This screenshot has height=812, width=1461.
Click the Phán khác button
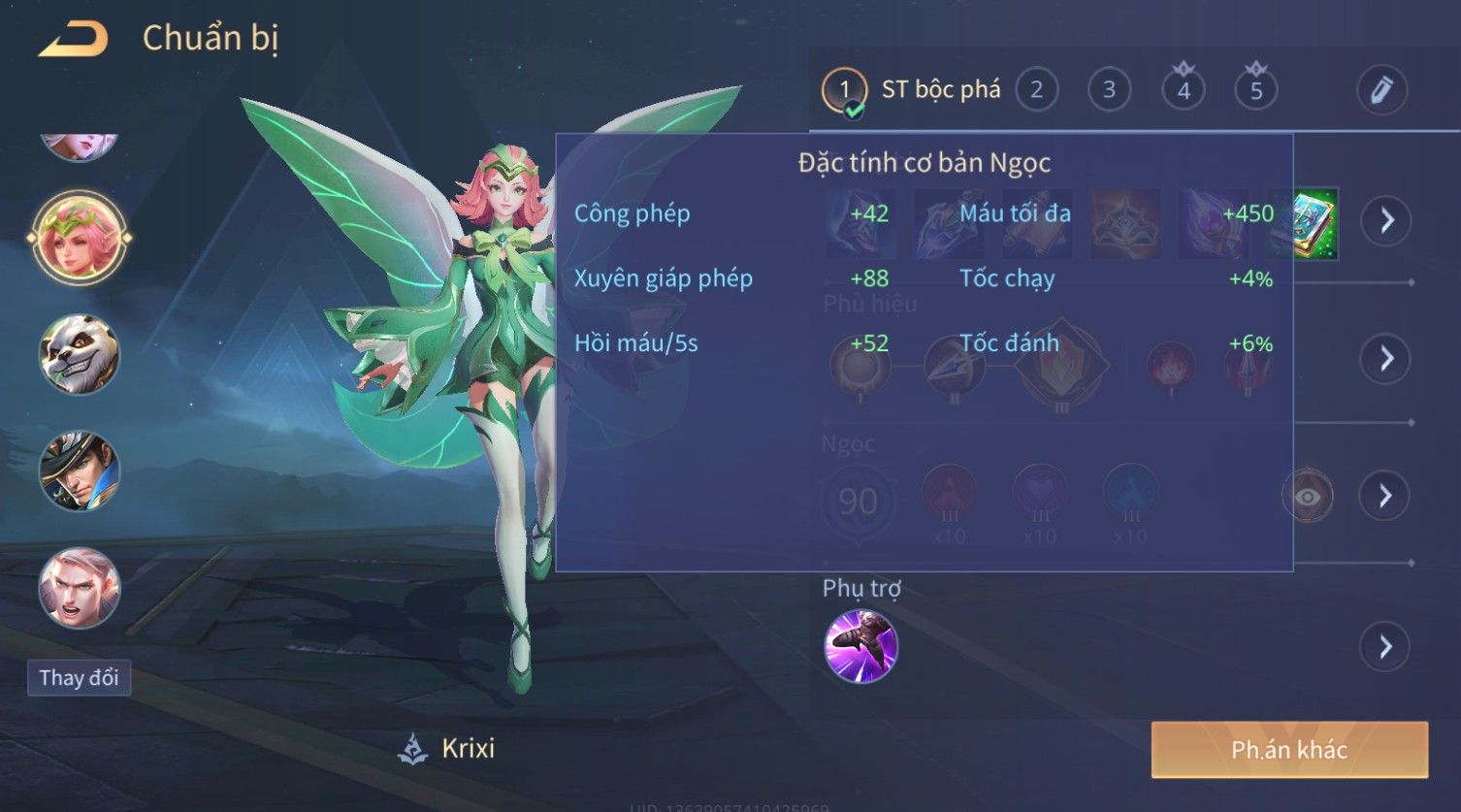tap(1288, 749)
